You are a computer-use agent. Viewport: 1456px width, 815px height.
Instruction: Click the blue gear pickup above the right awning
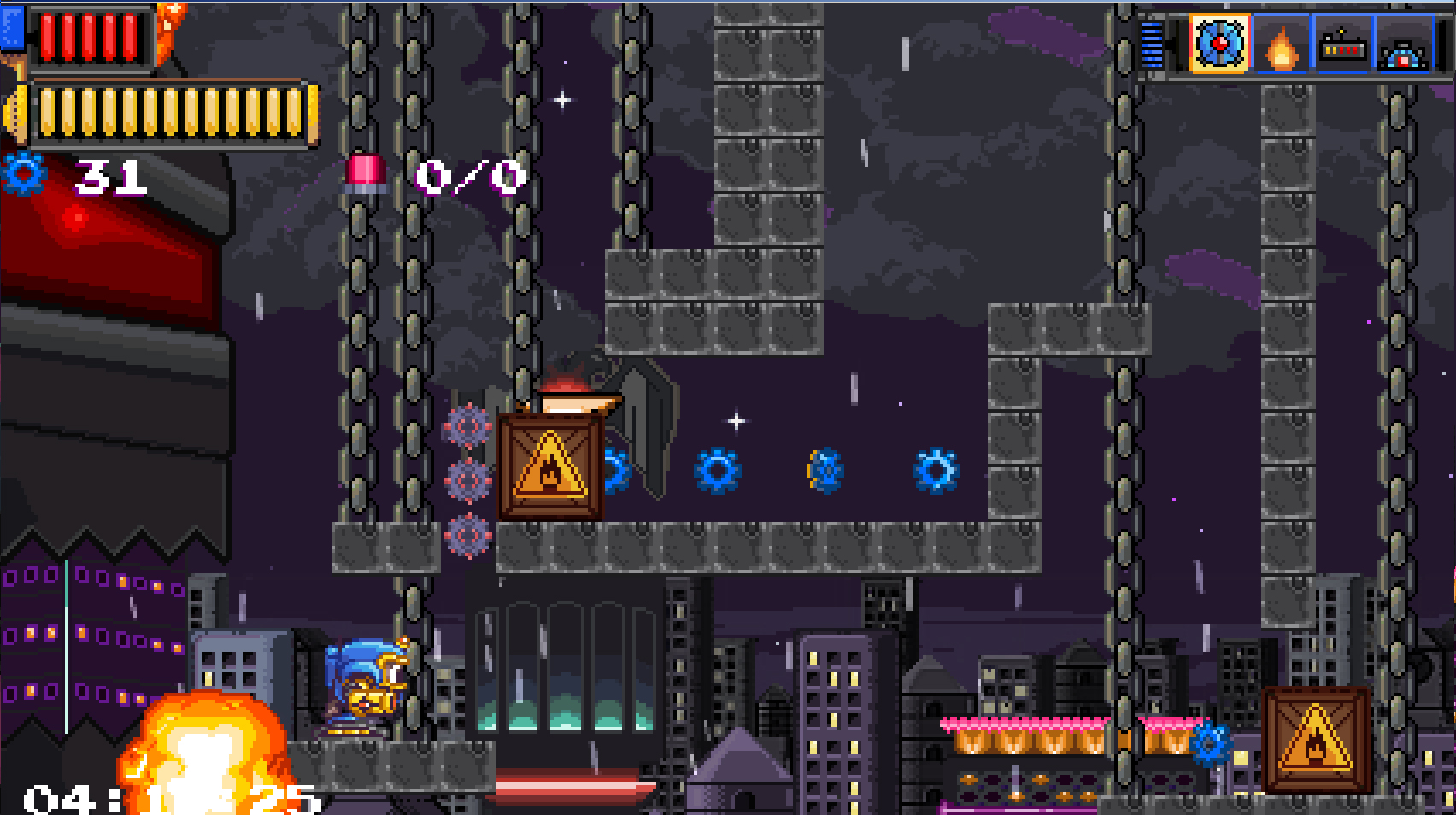click(1212, 743)
